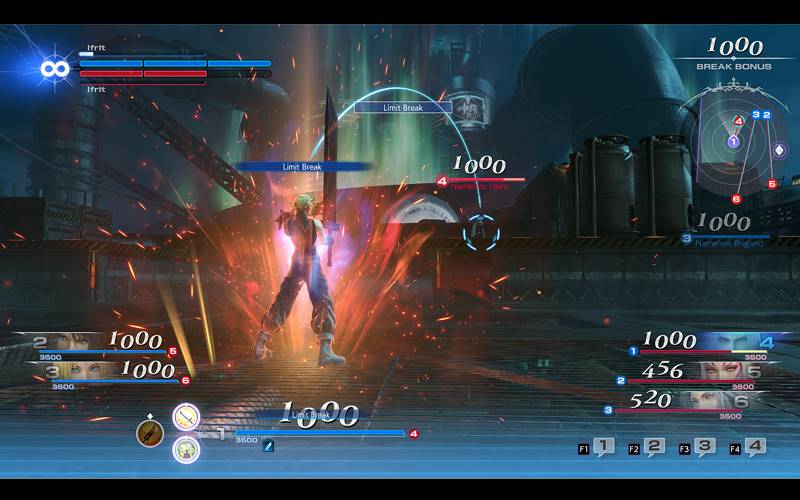This screenshot has width=800, height=500.
Task: Activate the sword skill icon with white ring
Action: point(186,416)
